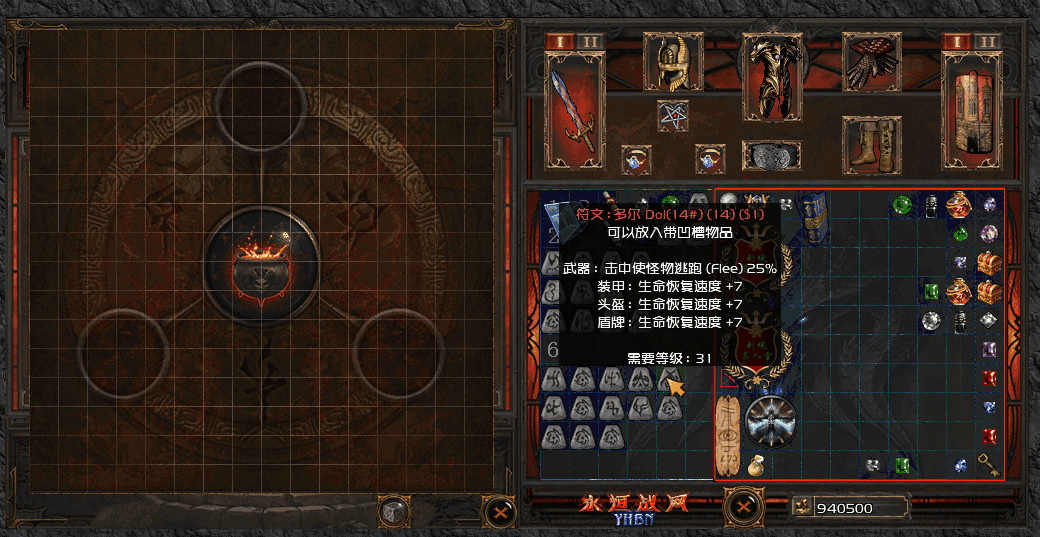Switch to weapon set II above the shield

tap(986, 41)
